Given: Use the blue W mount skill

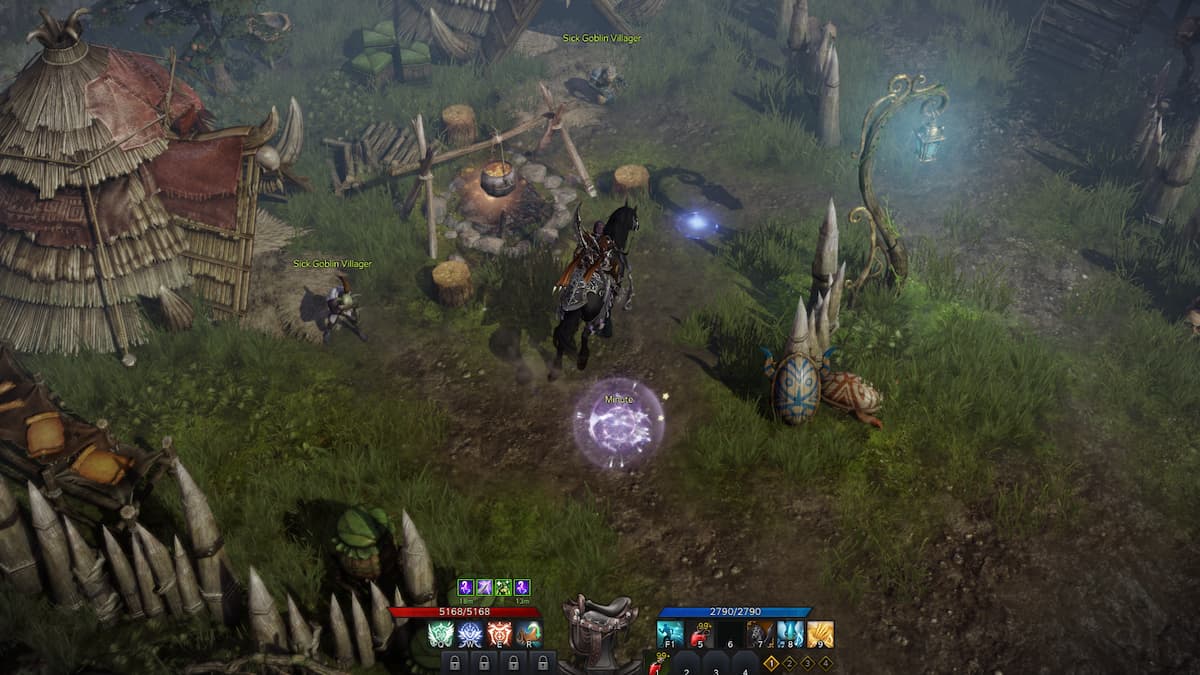Looking at the screenshot, I should 471,634.
